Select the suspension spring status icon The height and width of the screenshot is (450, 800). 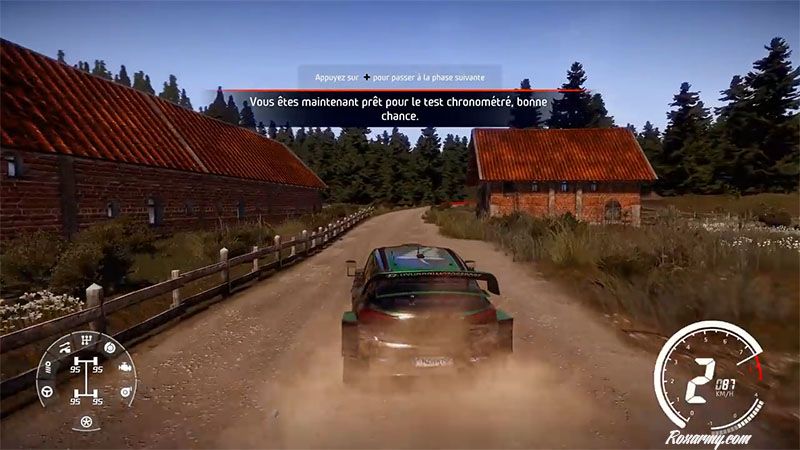coord(46,366)
